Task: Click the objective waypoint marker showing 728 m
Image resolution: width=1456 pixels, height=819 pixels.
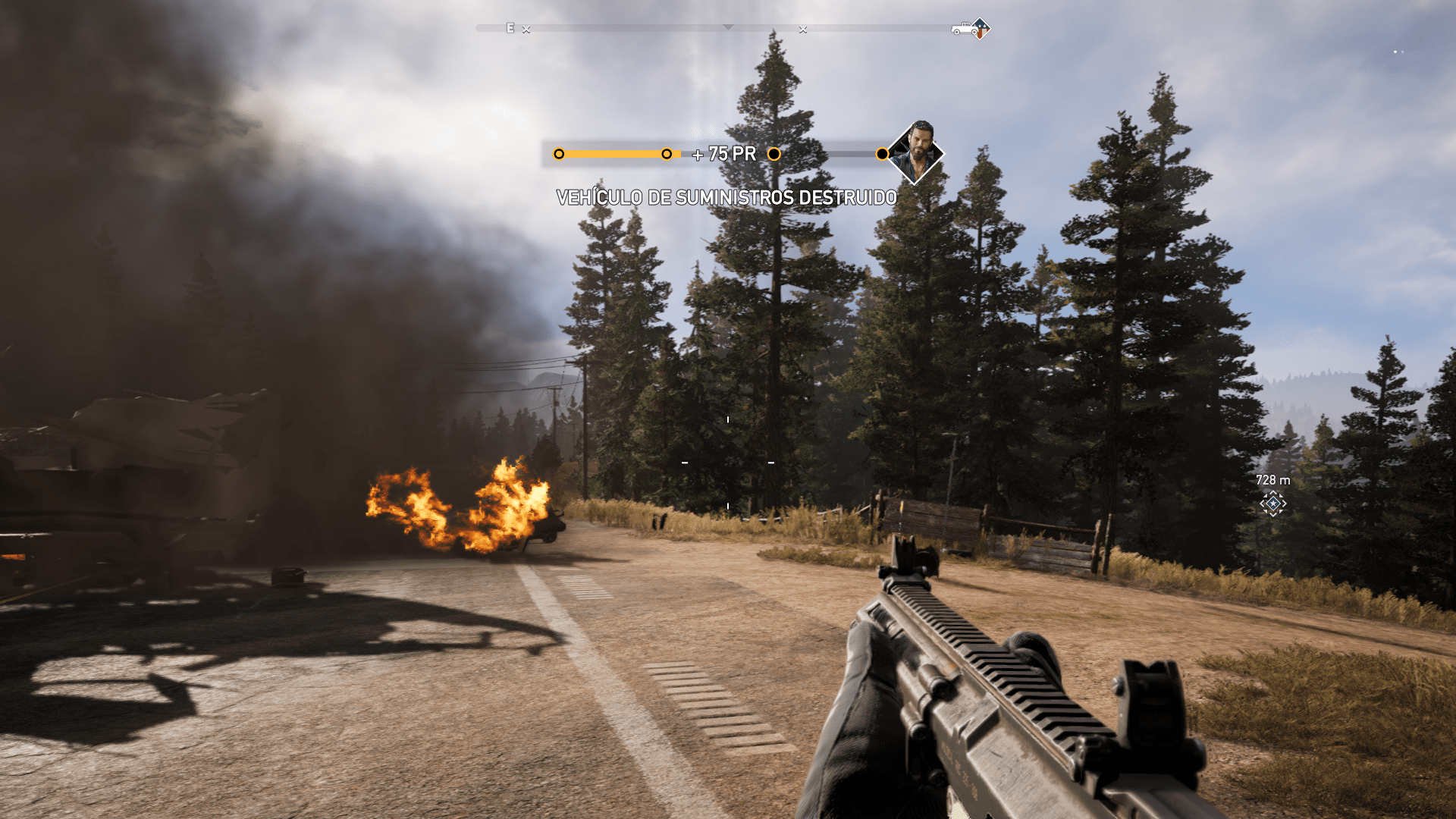Action: (1272, 504)
